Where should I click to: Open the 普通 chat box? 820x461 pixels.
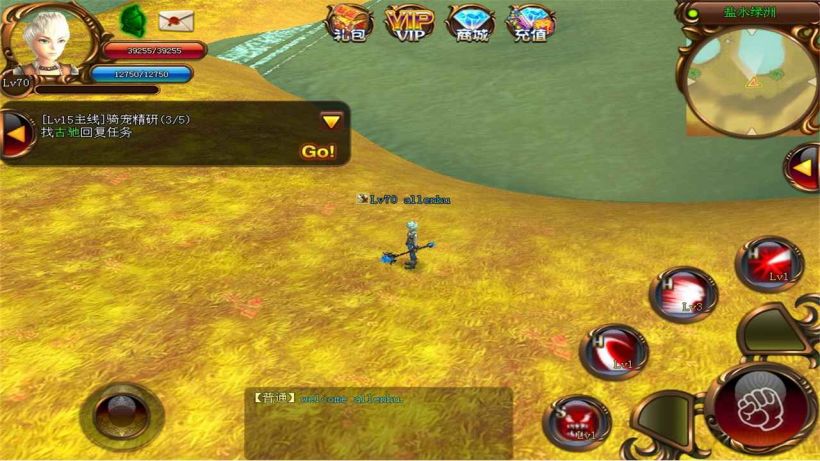point(378,422)
